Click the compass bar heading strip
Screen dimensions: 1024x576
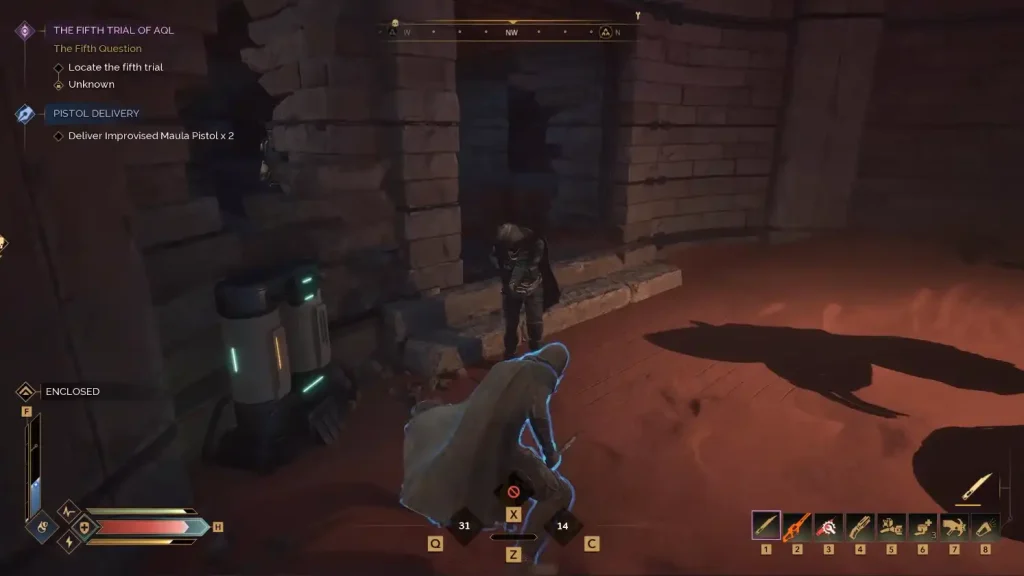pyautogui.click(x=512, y=32)
